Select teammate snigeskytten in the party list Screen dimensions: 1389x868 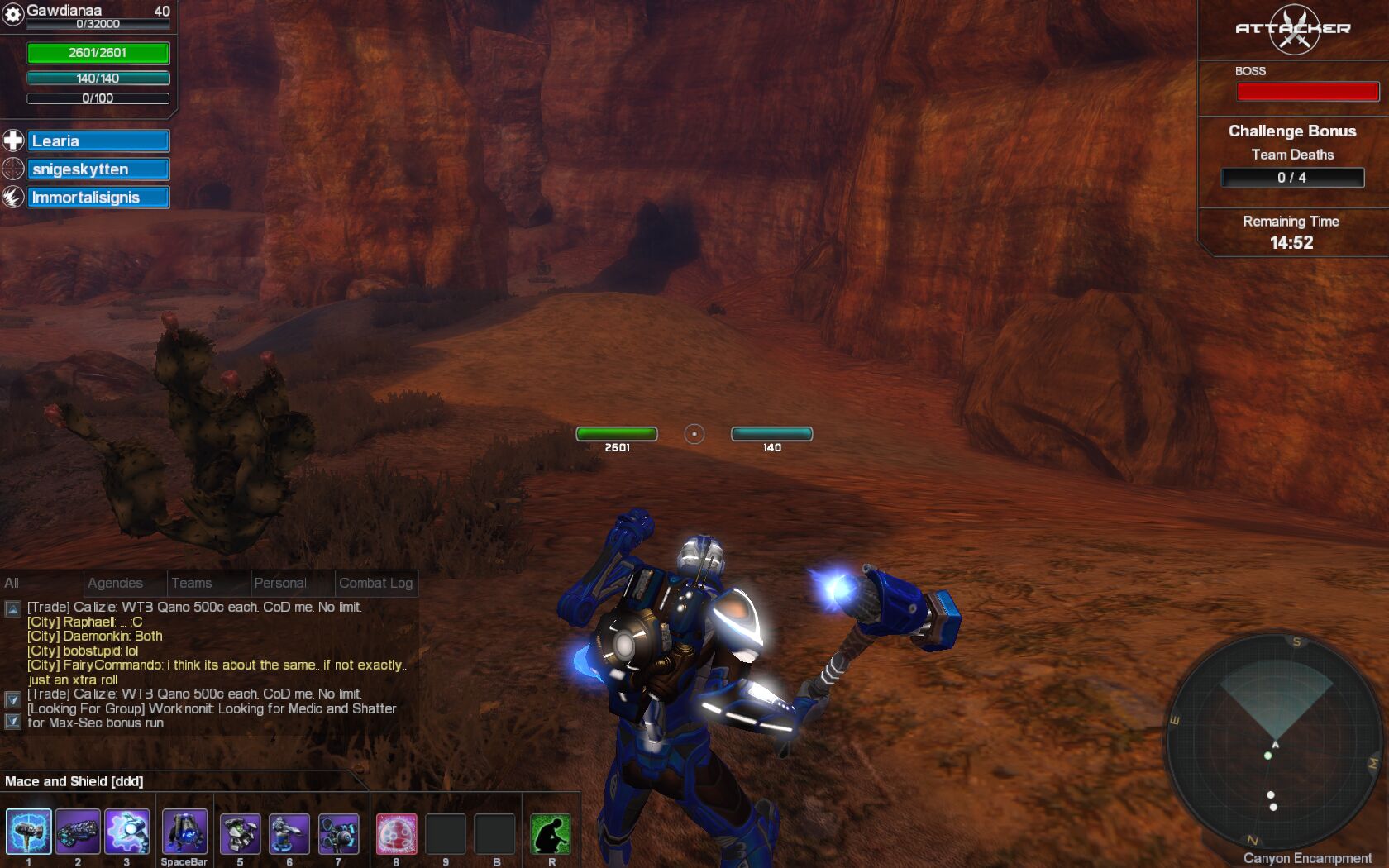98,169
